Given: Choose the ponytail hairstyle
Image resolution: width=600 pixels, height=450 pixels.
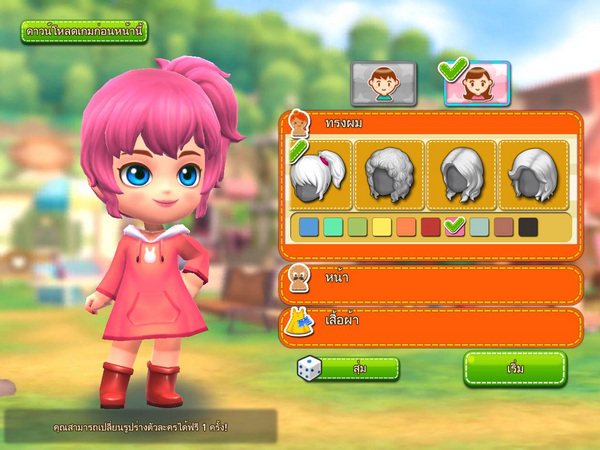Looking at the screenshot, I should coord(319,175).
